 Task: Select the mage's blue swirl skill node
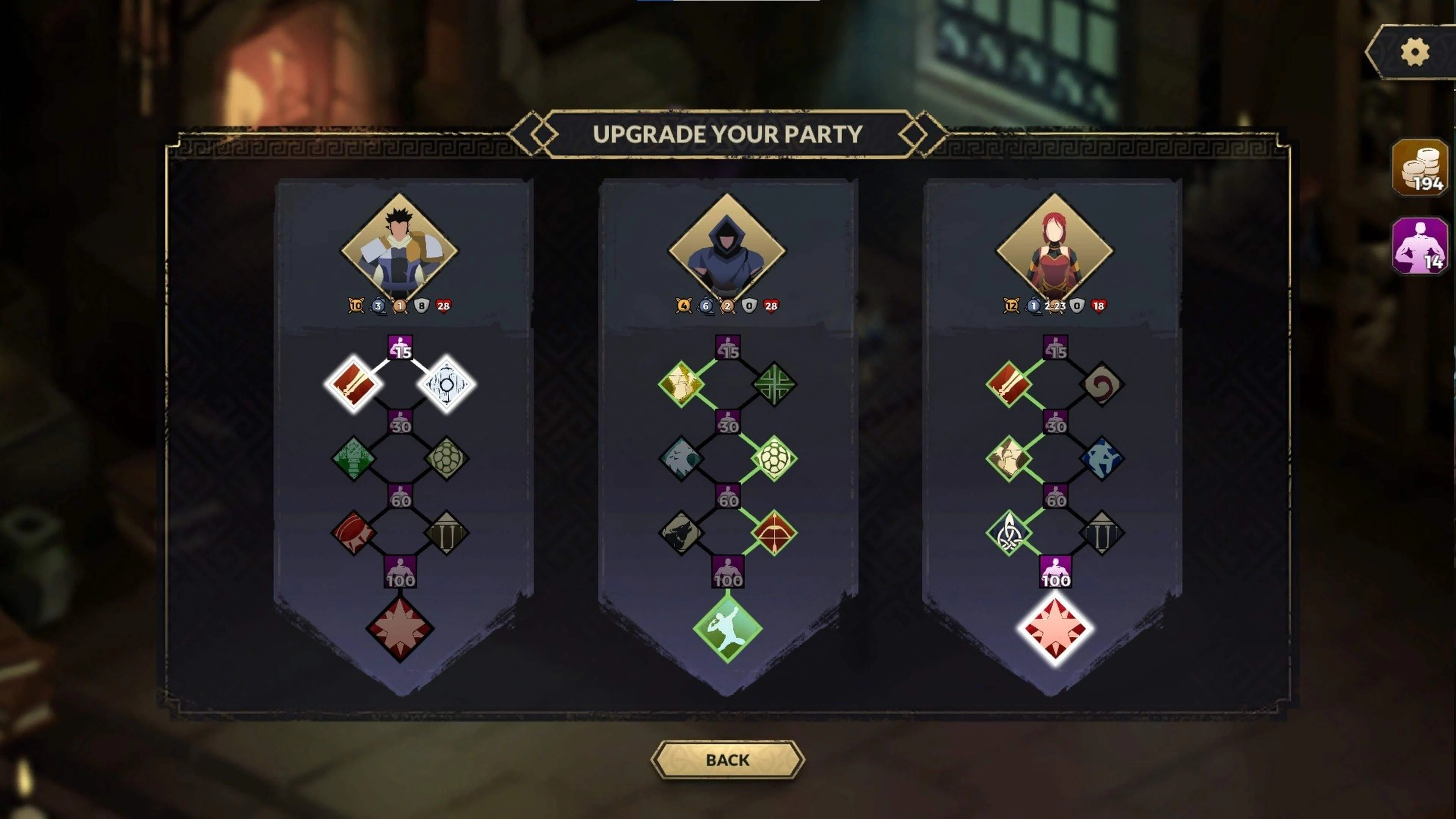coord(1102,459)
